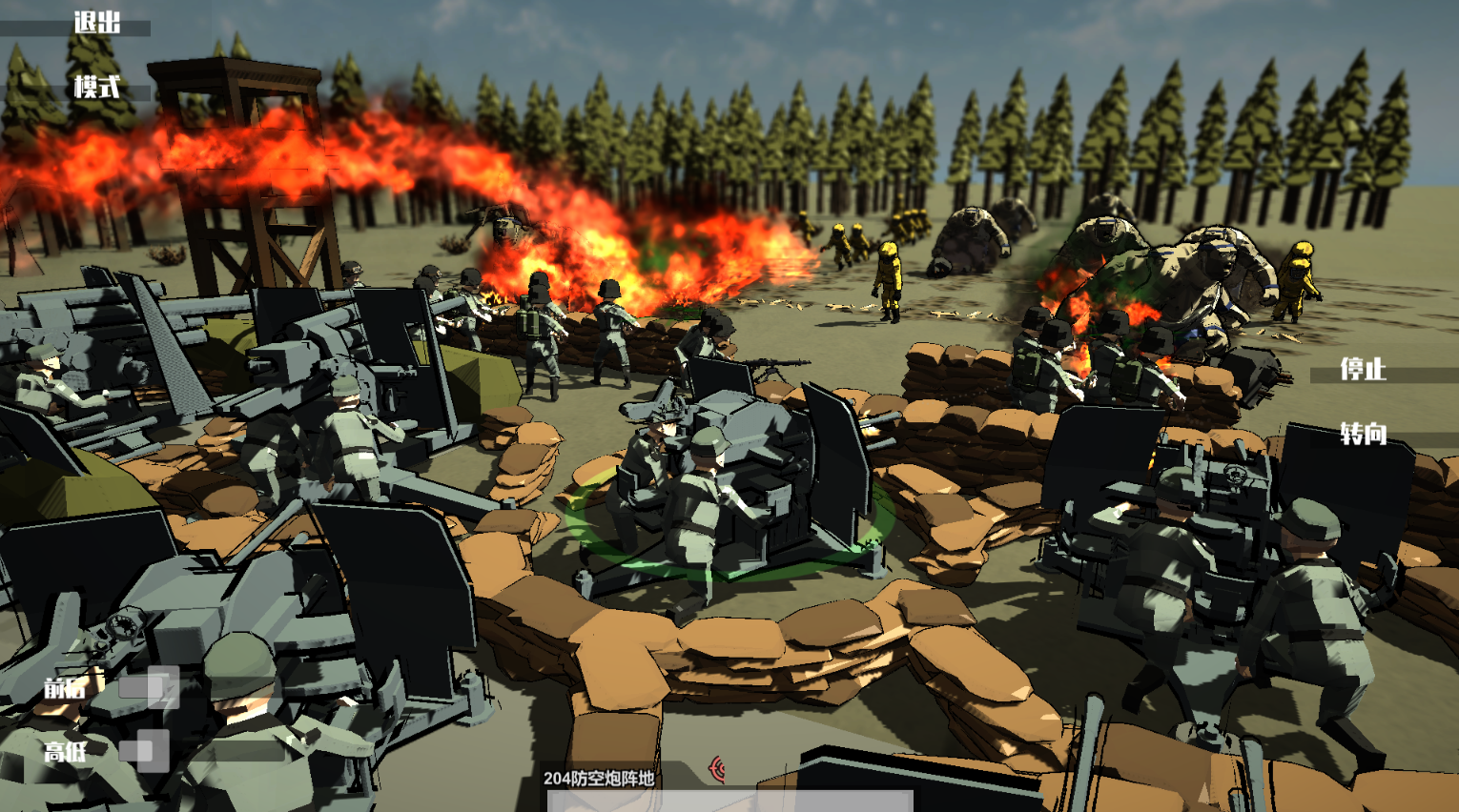Click the 高低 (high/low) slider handle
The height and width of the screenshot is (812, 1459).
pos(152,751)
